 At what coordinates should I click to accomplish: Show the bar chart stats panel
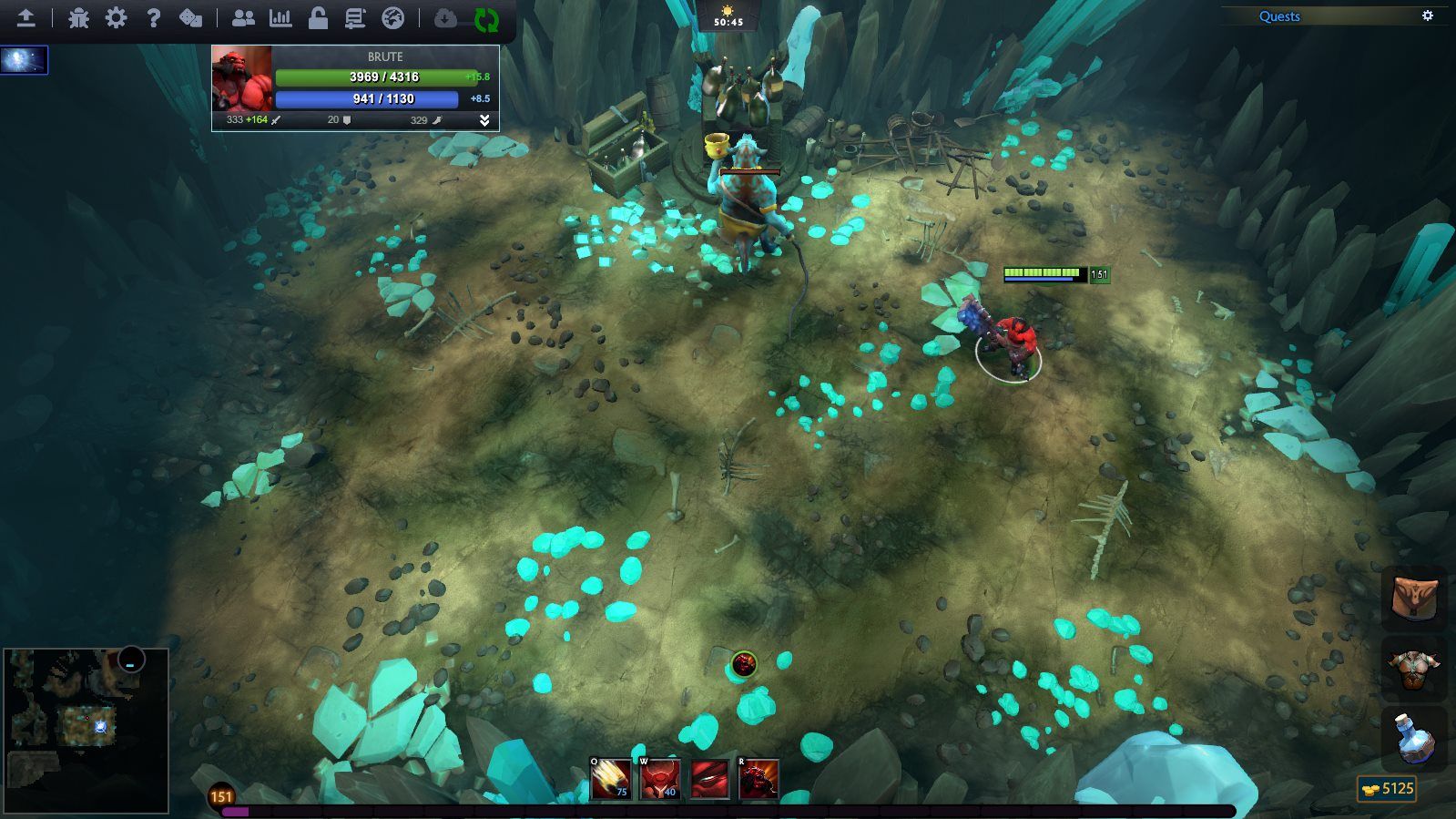point(280,18)
